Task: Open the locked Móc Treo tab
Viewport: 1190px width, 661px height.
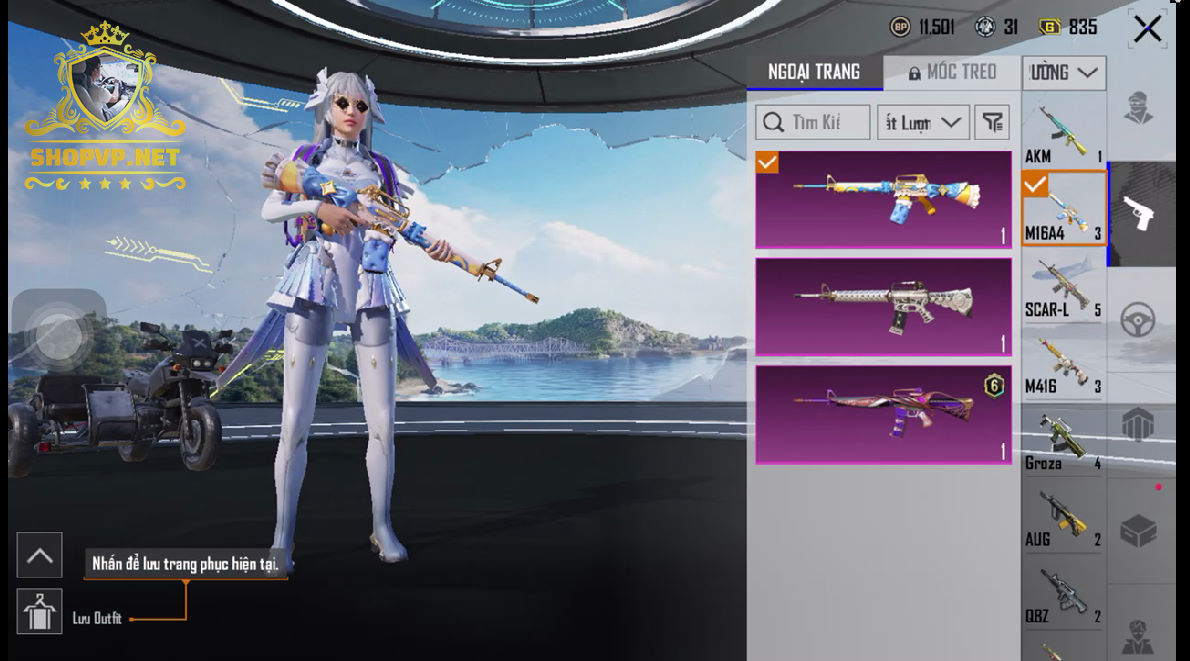Action: coord(953,72)
